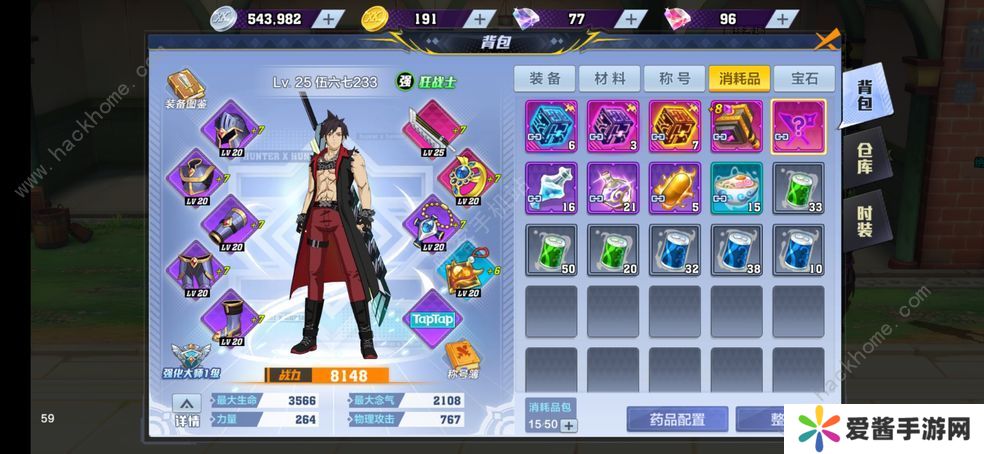The height and width of the screenshot is (454, 984).
Task: Select the 称号 titles tab
Action: click(673, 78)
